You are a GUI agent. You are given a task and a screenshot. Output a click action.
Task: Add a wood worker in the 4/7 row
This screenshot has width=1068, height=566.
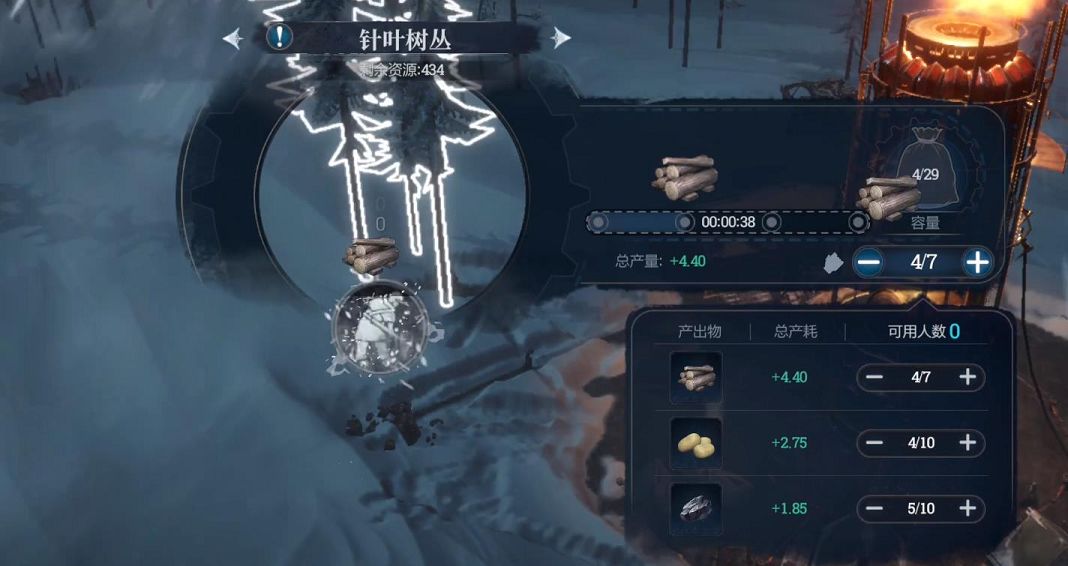(x=967, y=377)
